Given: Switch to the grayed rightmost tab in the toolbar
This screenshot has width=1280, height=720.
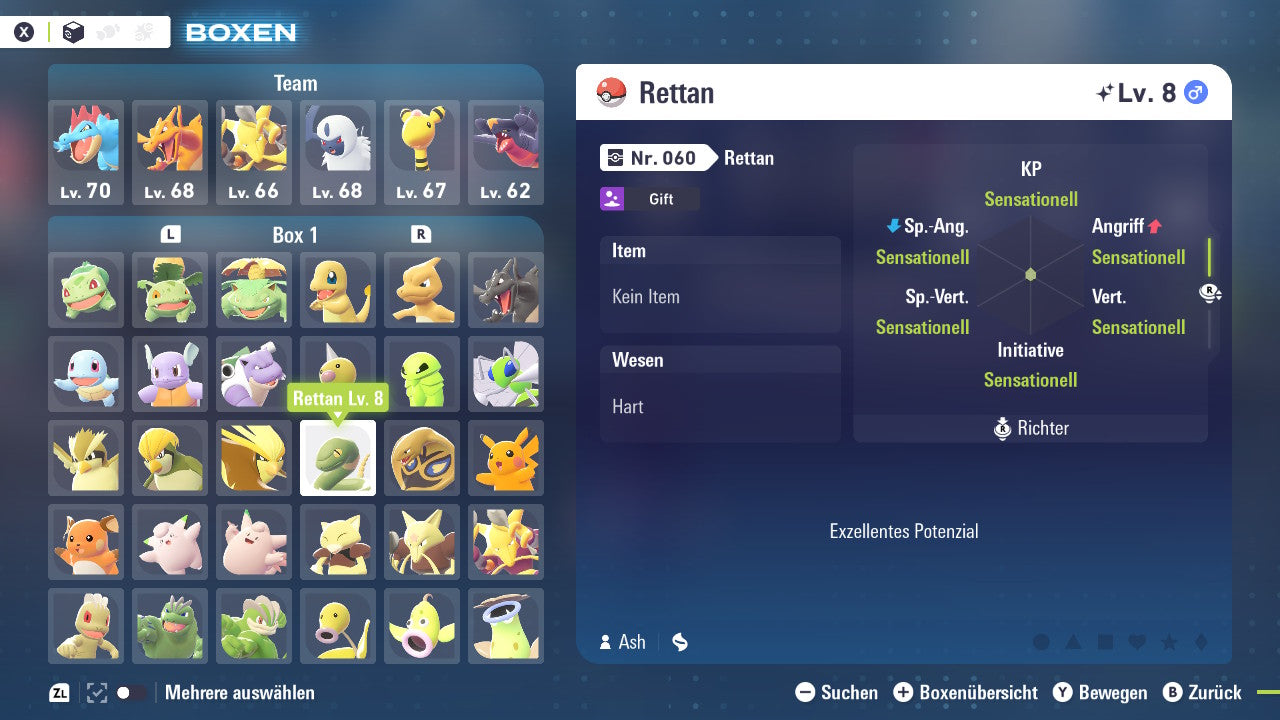Looking at the screenshot, I should click(x=143, y=31).
